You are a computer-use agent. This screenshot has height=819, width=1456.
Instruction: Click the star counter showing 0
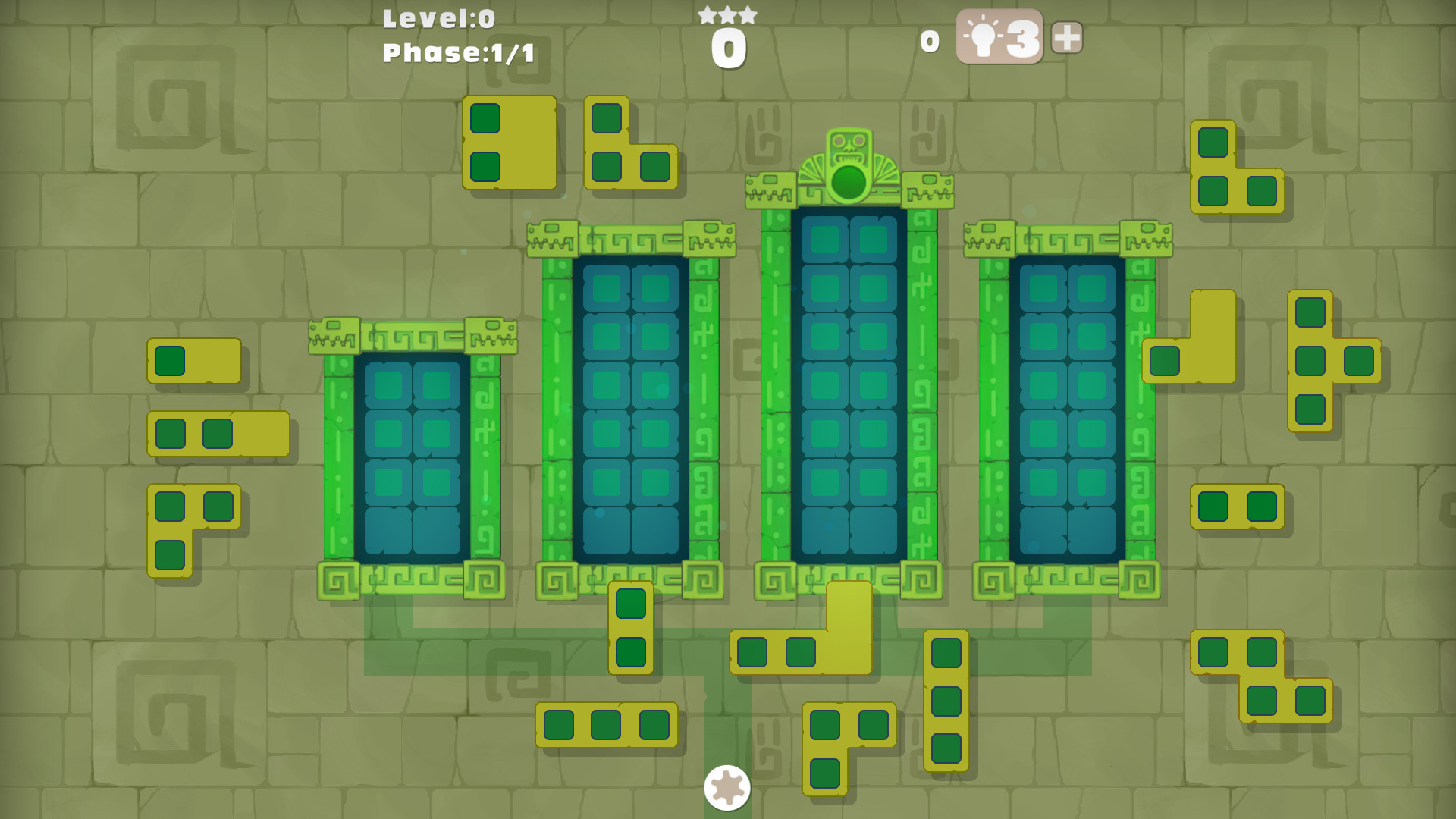tap(728, 45)
